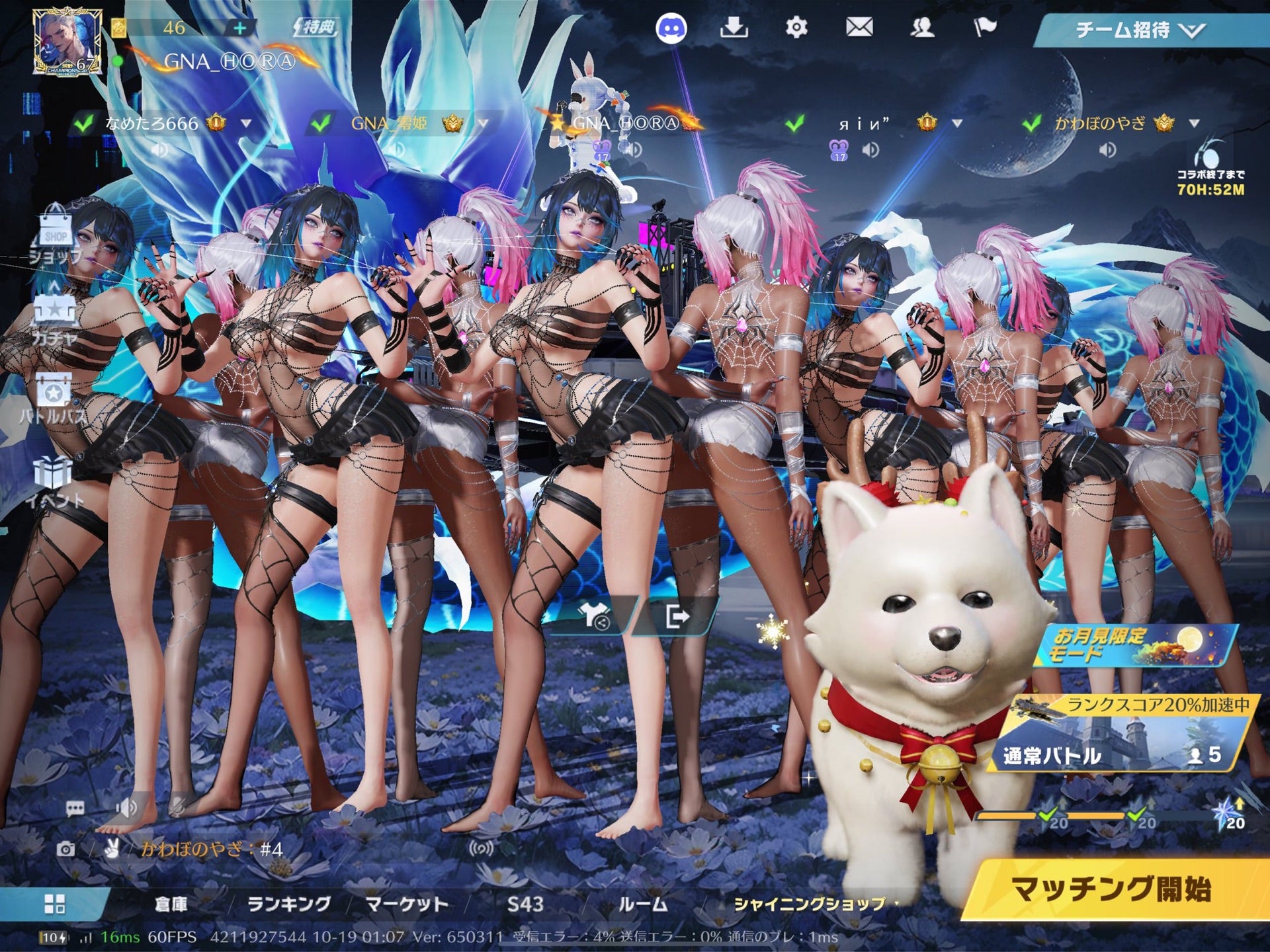1270x952 pixels.
Task: Open the download icon
Action: tap(734, 28)
